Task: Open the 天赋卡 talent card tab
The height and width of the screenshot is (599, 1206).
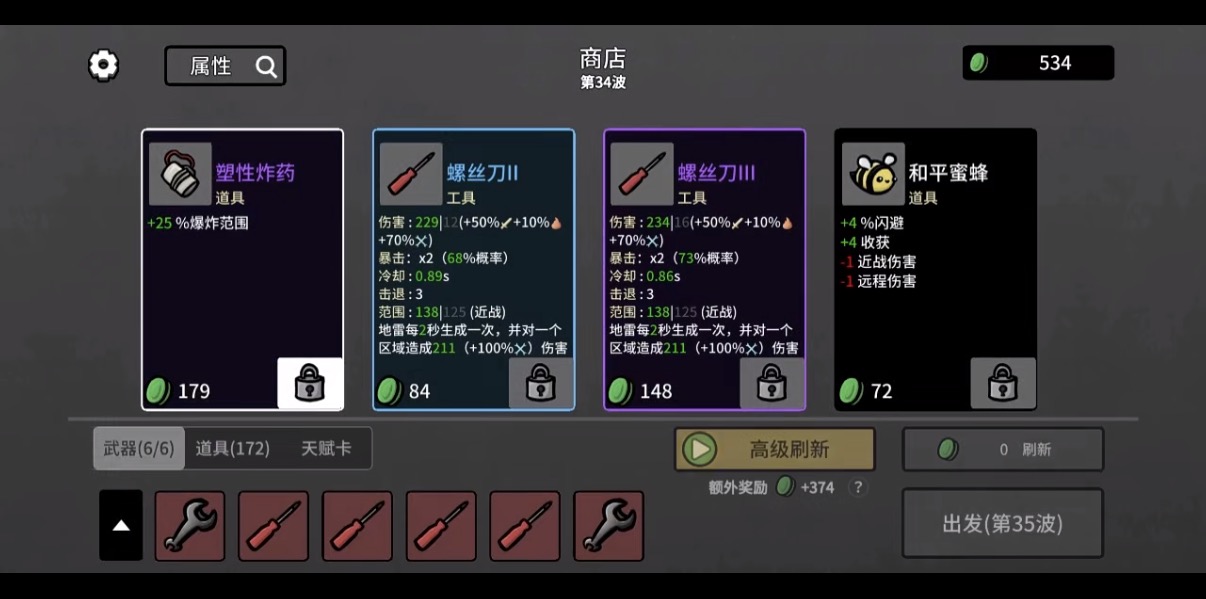Action: pos(326,449)
